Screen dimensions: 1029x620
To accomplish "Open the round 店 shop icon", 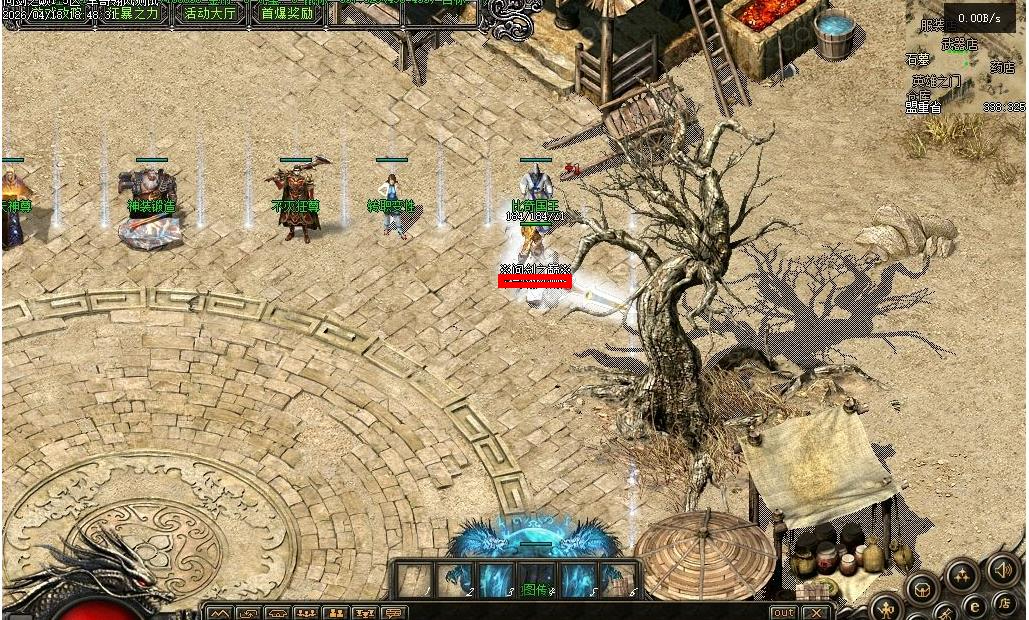I will [1005, 603].
